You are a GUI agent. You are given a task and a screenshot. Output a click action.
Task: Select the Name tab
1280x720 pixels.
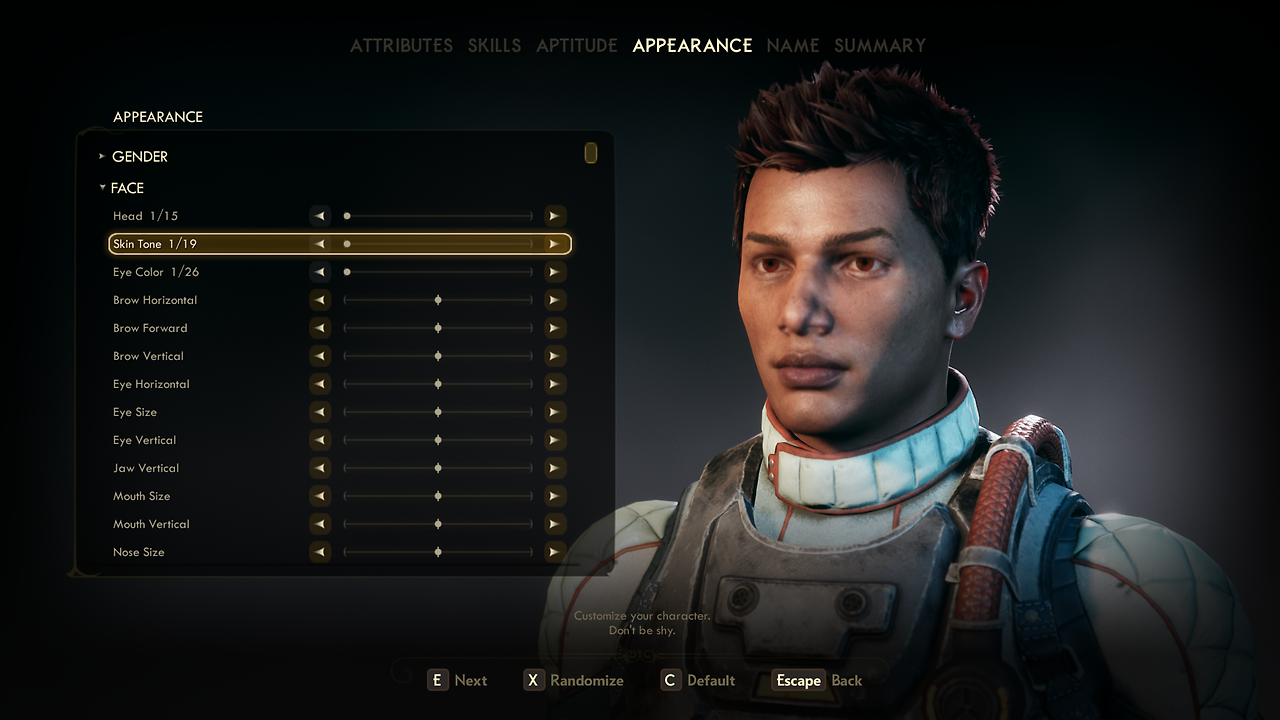[x=792, y=46]
